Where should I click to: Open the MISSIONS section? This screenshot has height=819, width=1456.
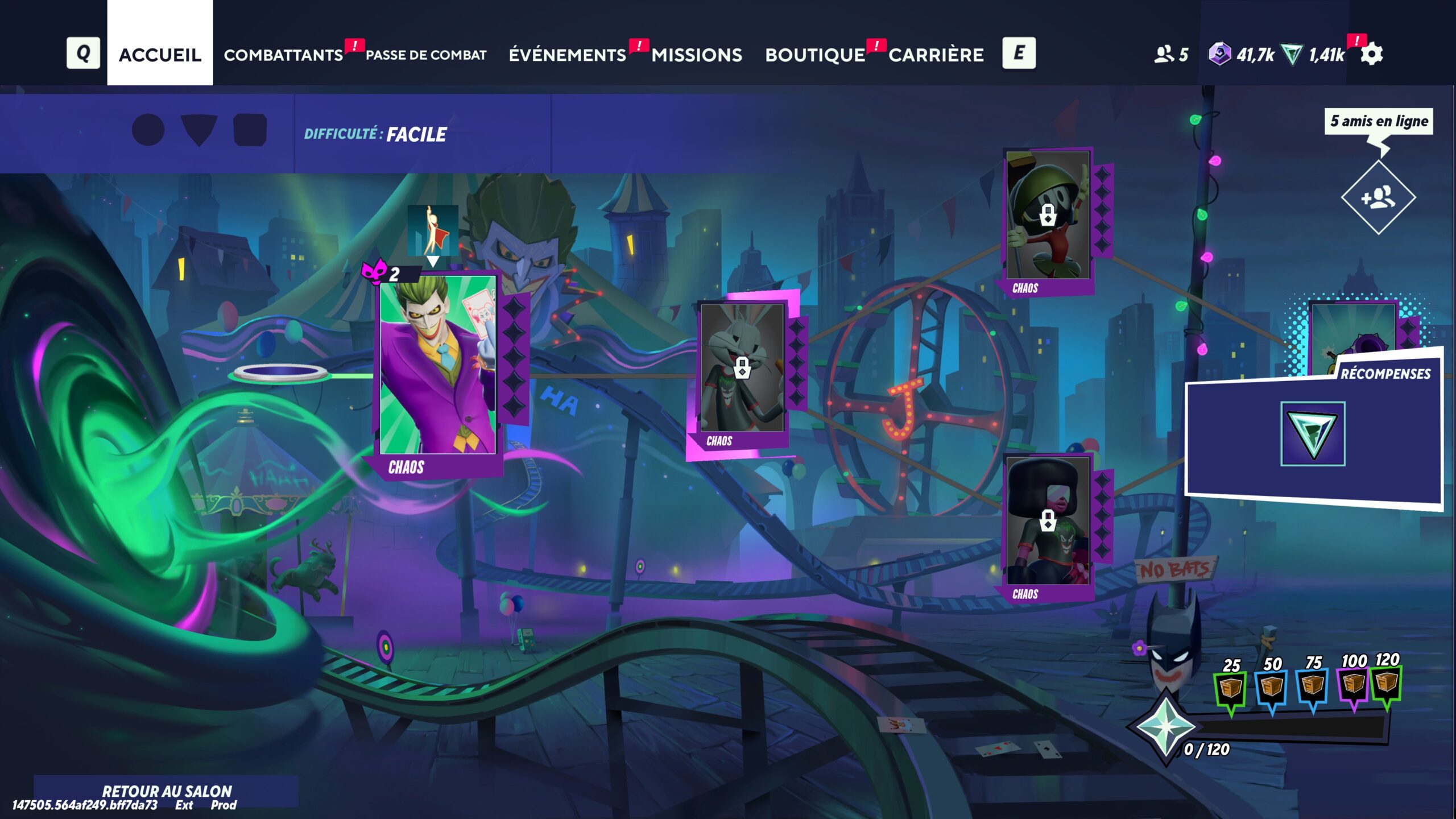point(697,55)
